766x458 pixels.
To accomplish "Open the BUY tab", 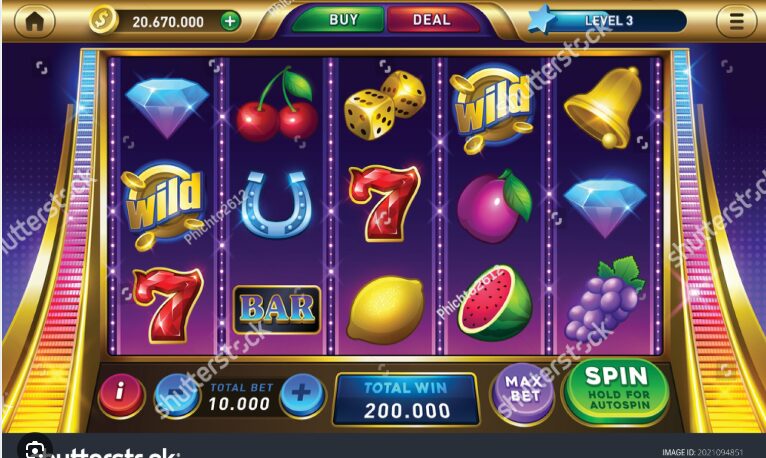I will 343,20.
